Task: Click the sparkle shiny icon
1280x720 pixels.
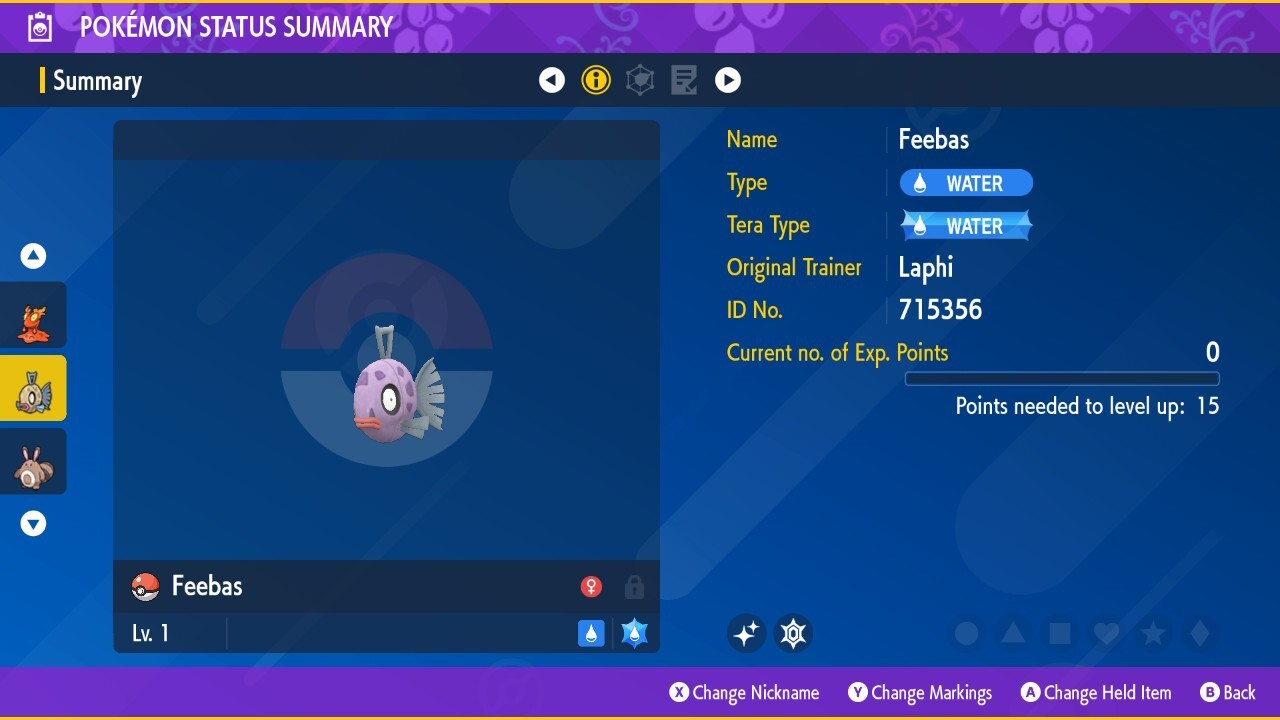Action: (x=746, y=632)
